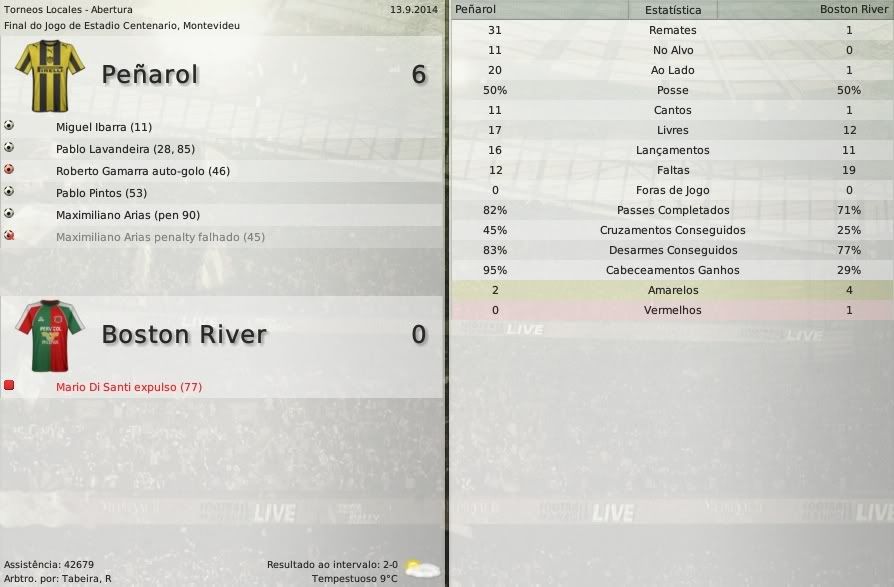This screenshot has height=587, width=894.
Task: Select Maximiliano Arias' pen 90 goal row
Action: click(128, 215)
